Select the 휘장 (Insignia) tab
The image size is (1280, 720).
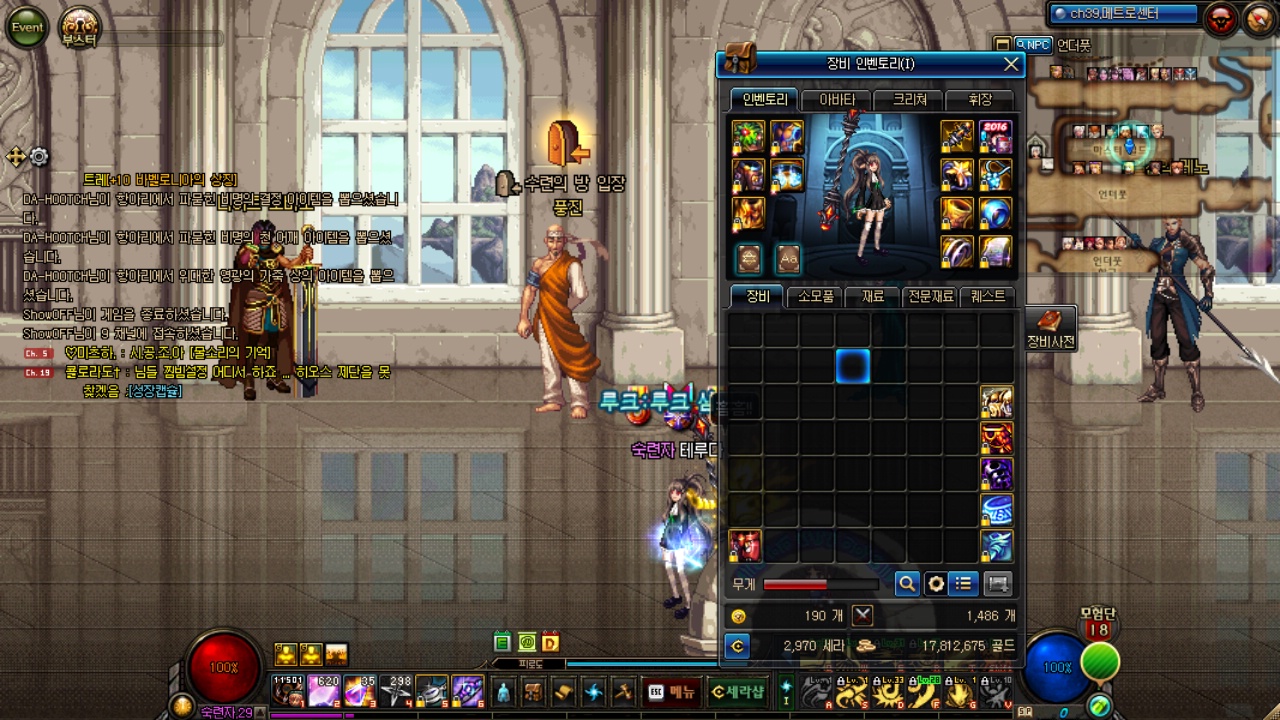[x=980, y=100]
